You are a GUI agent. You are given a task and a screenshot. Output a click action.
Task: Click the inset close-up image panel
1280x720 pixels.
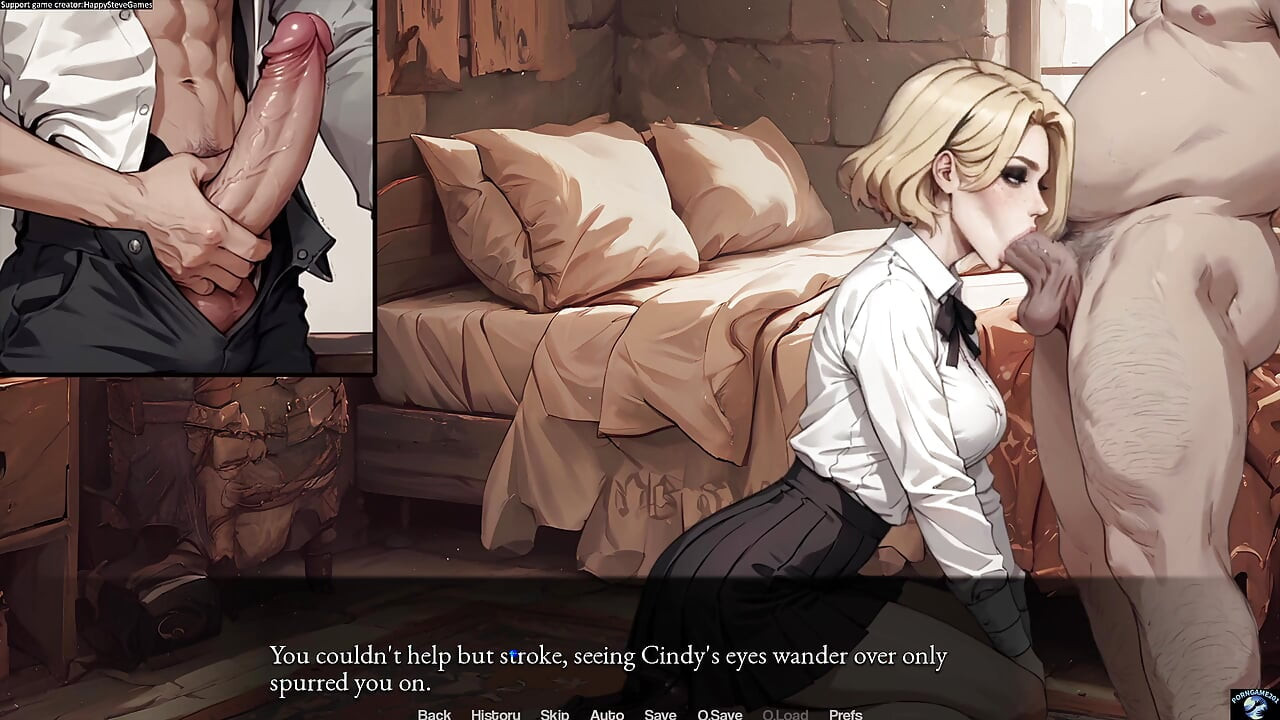(190, 190)
